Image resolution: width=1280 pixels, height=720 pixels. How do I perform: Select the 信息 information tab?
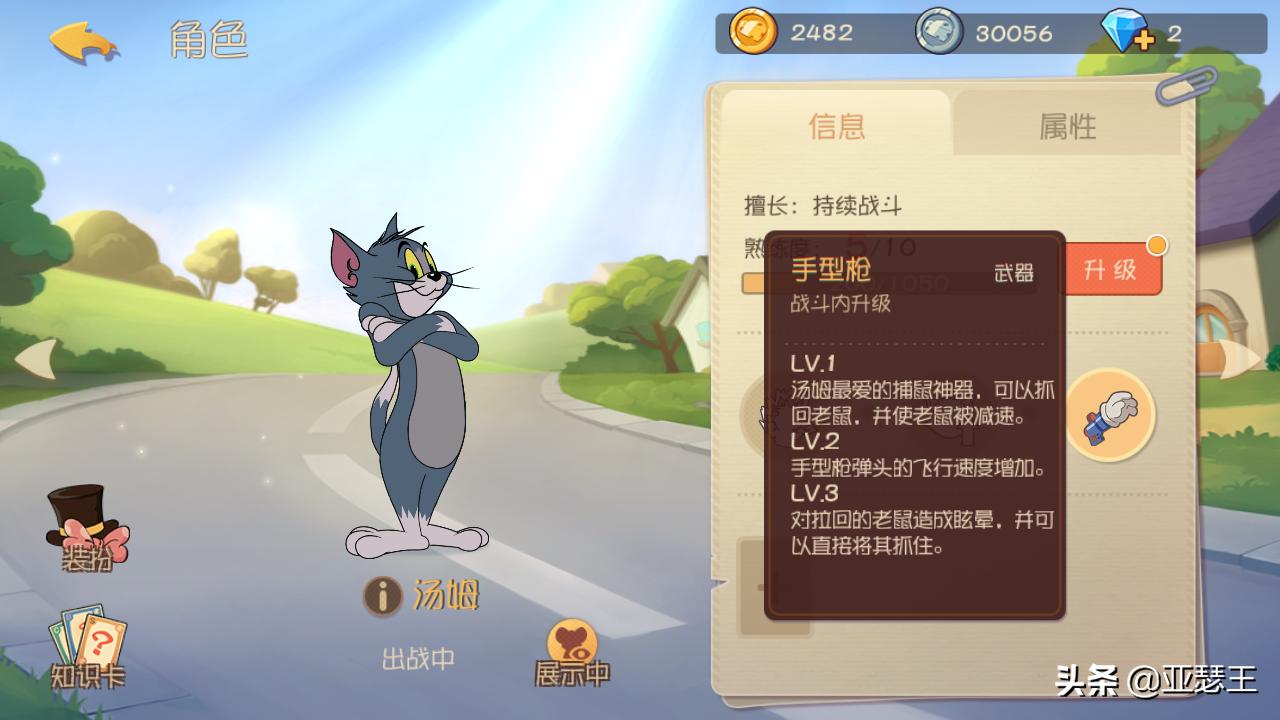[x=837, y=127]
